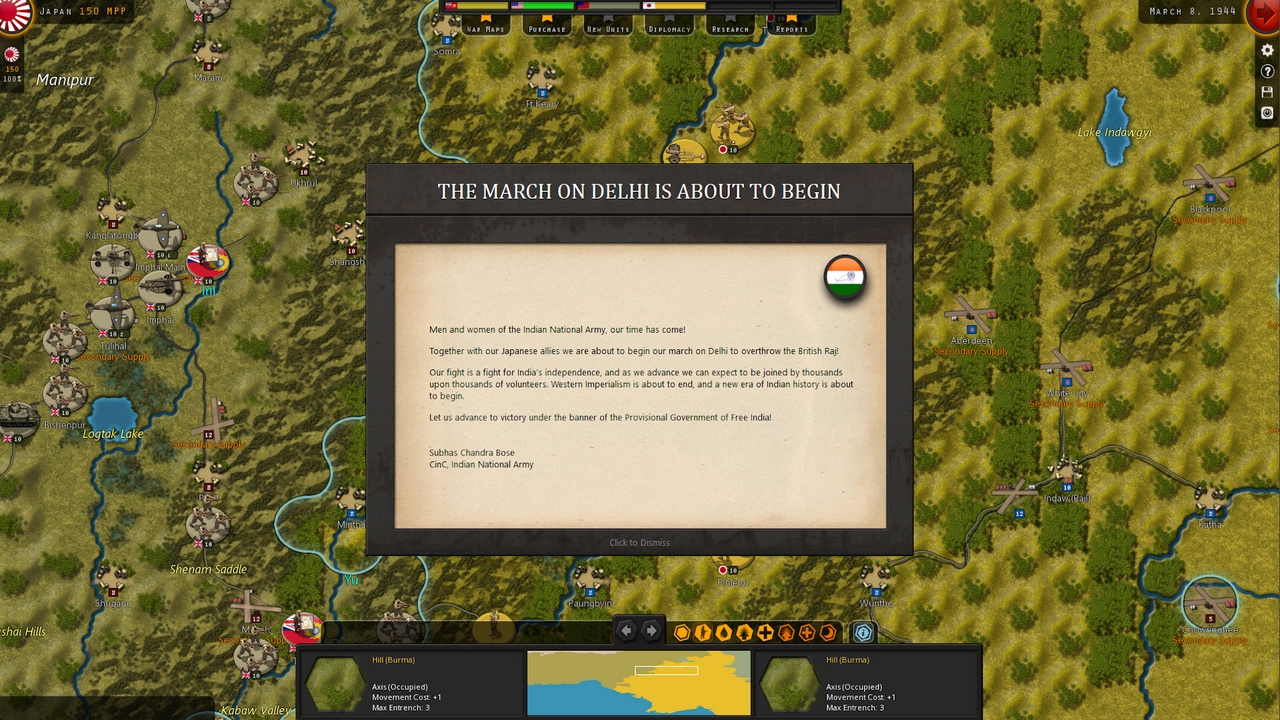1280x720 pixels.
Task: Toggle the soldier silhouette map filter
Action: [x=703, y=632]
